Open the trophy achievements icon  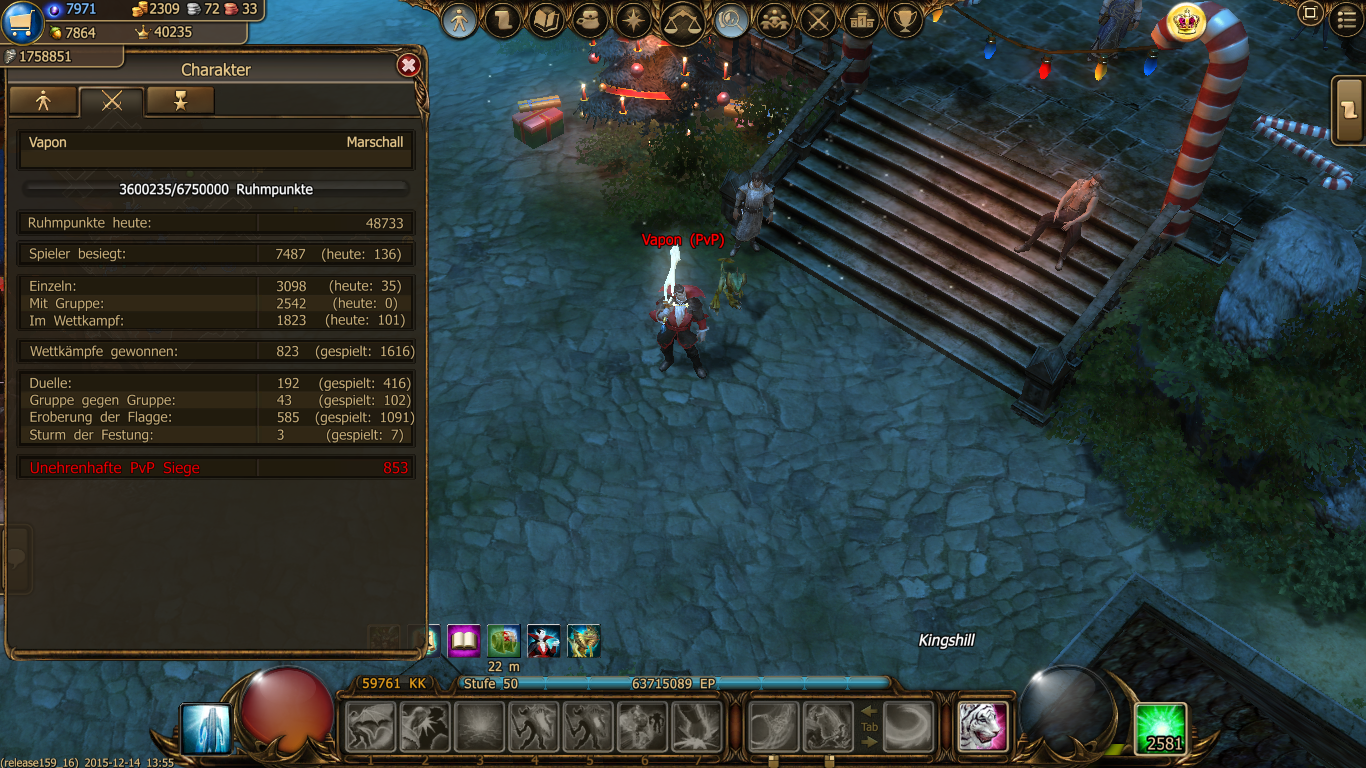[x=905, y=20]
